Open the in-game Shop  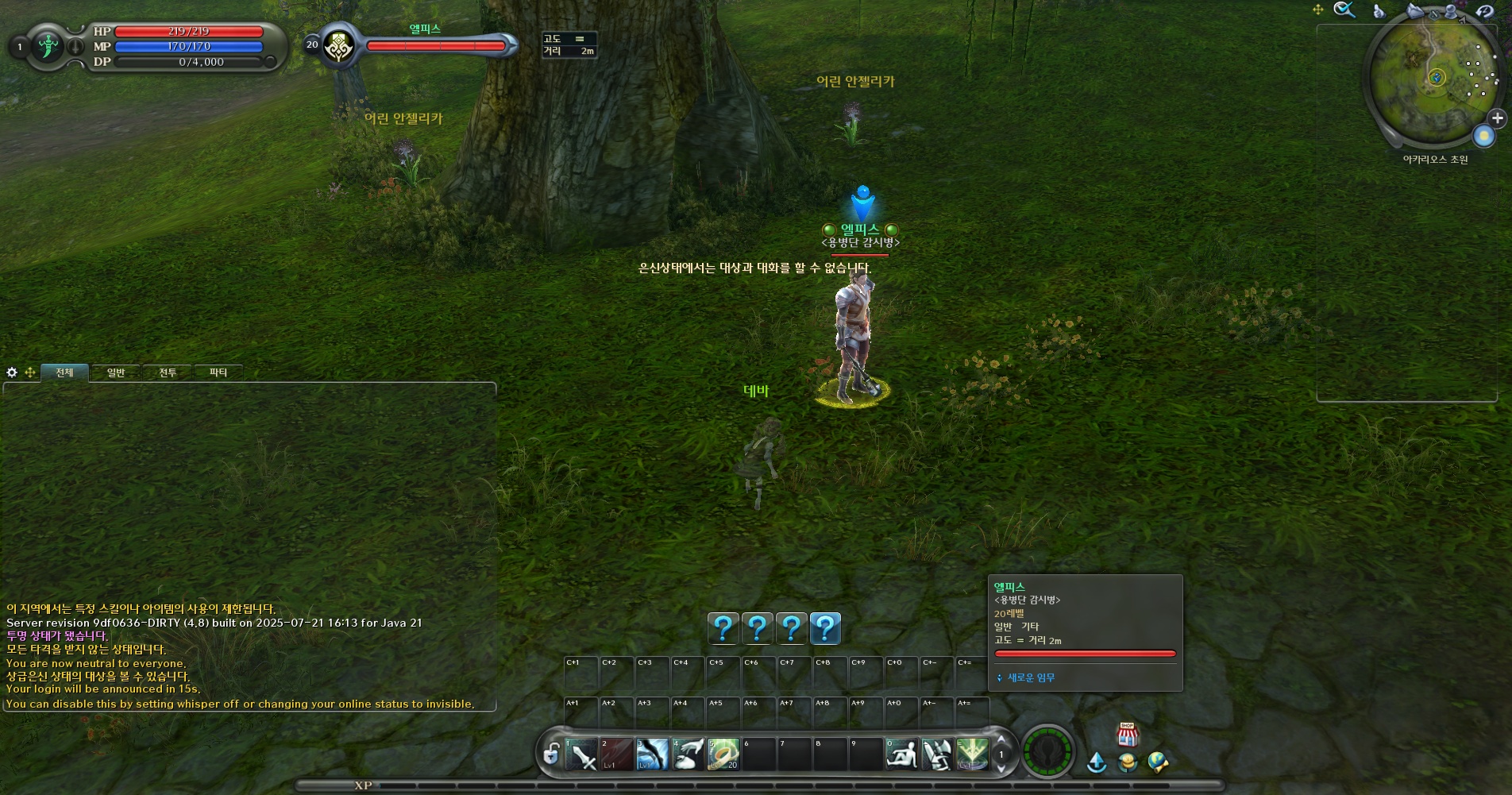[1127, 735]
